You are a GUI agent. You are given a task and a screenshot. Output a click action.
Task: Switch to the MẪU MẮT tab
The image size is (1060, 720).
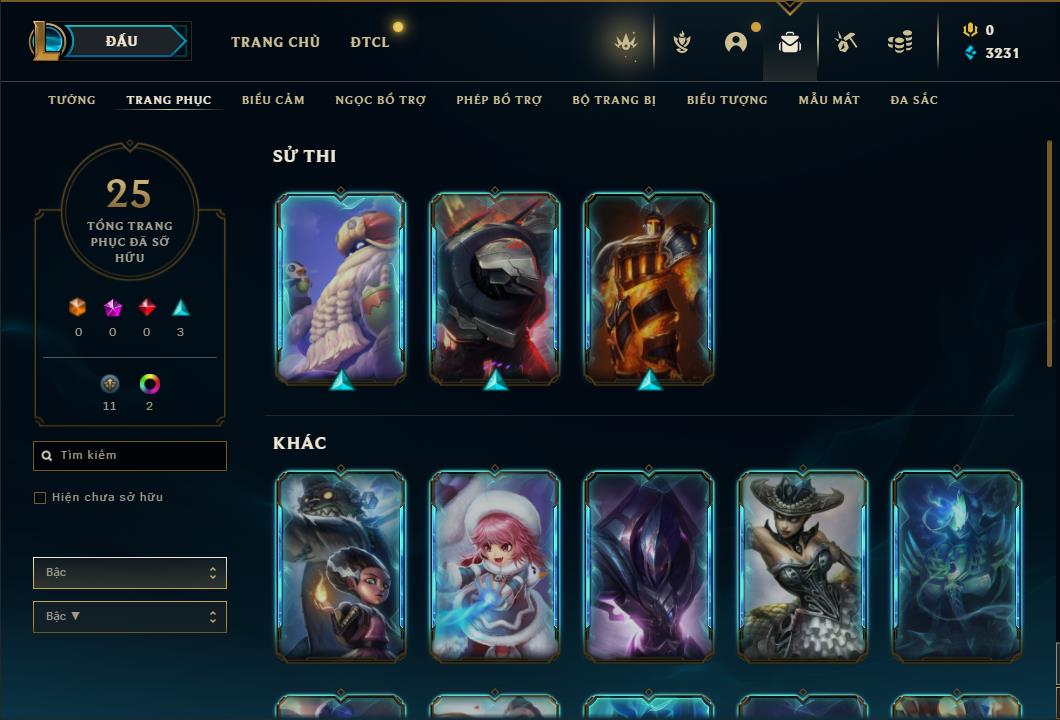click(x=829, y=100)
